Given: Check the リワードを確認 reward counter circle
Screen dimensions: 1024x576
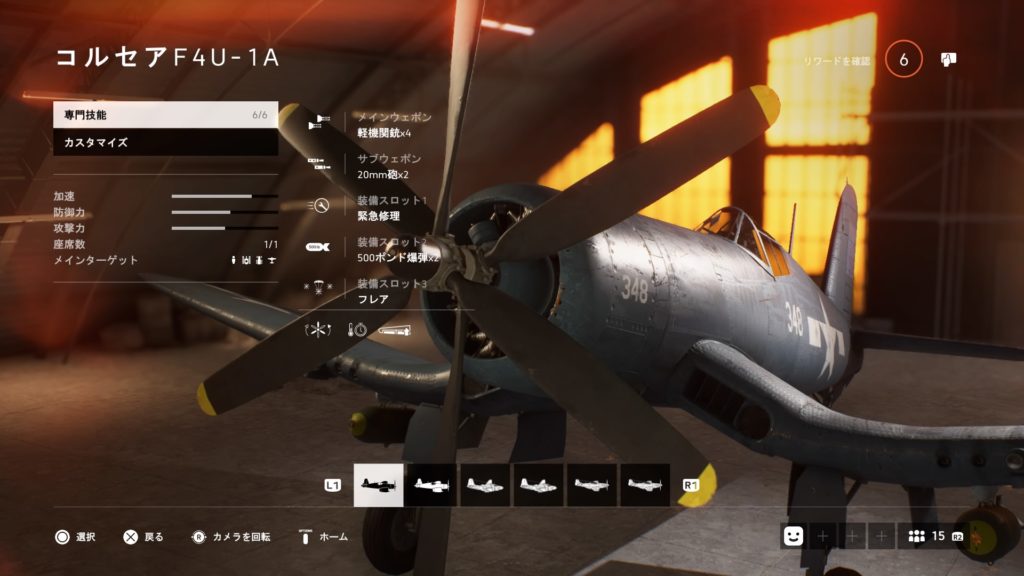Looking at the screenshot, I should 904,60.
